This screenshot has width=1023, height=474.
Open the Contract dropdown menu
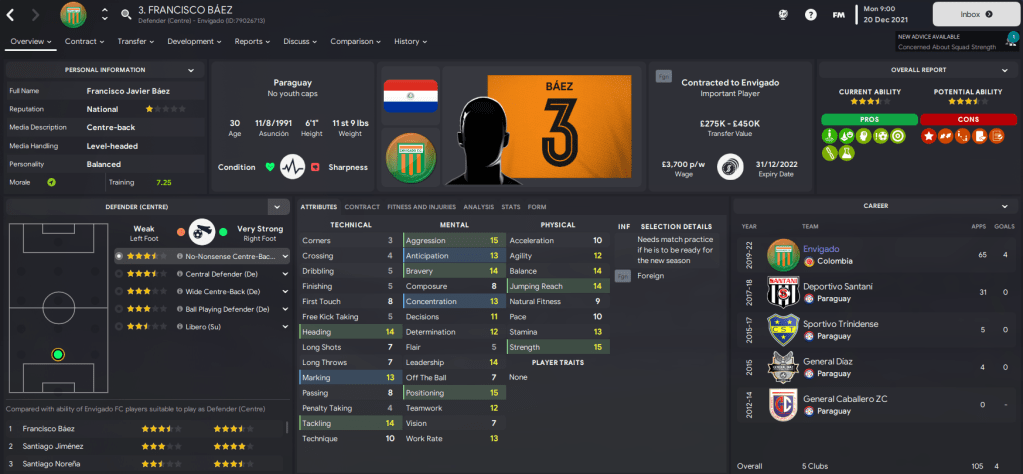pos(84,42)
